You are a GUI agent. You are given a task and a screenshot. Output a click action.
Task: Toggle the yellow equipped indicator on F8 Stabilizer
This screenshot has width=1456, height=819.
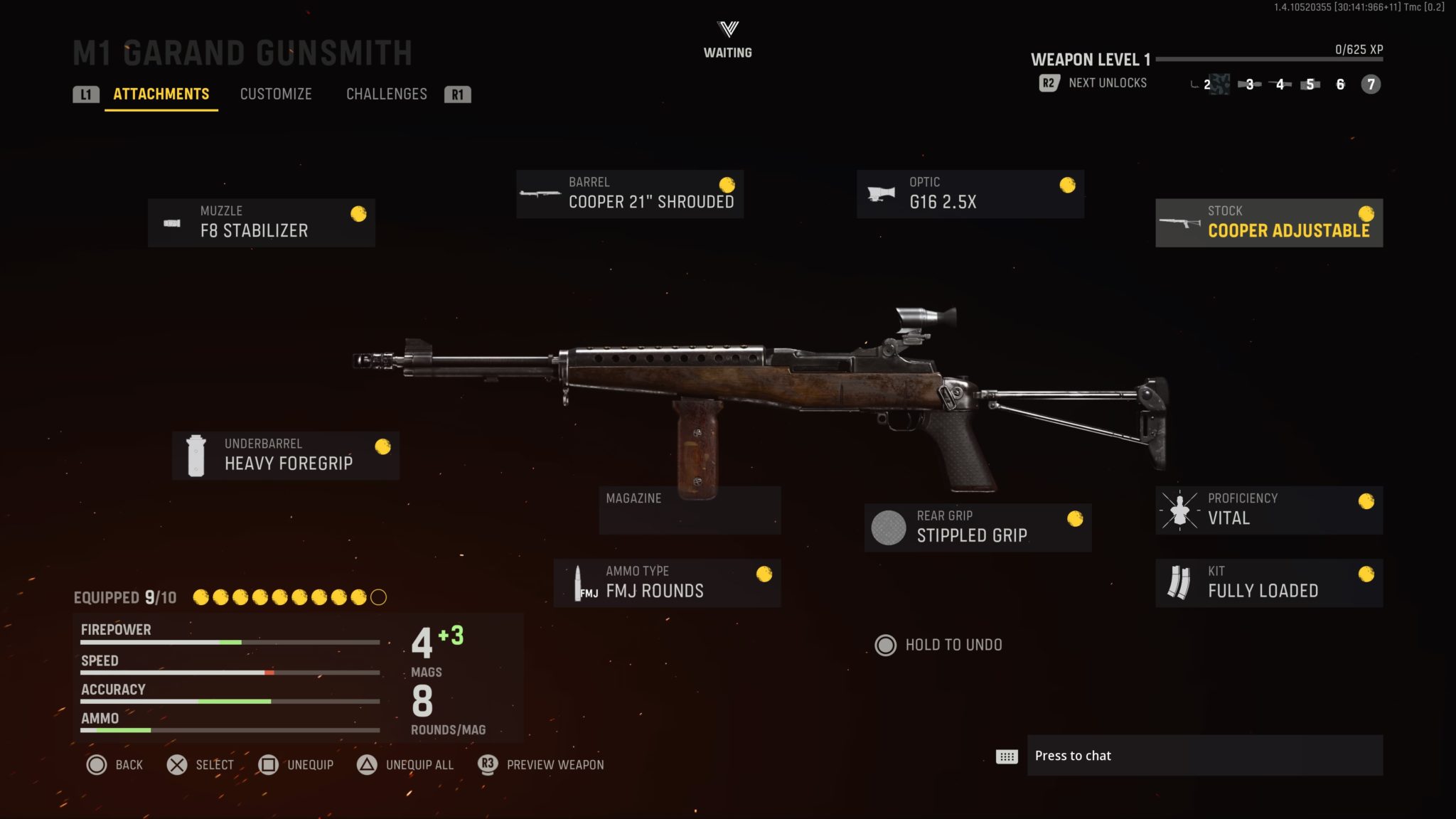pos(358,213)
